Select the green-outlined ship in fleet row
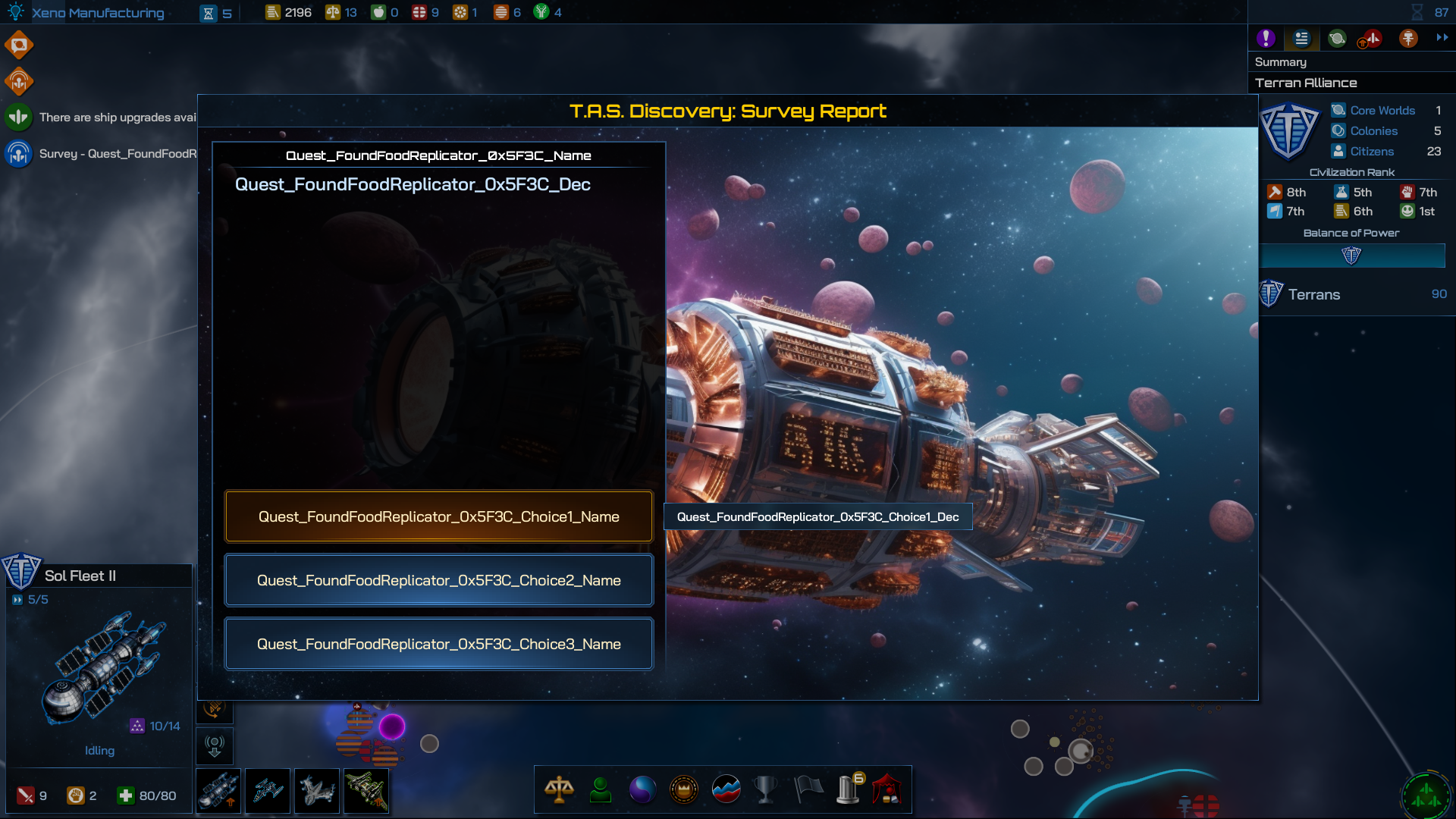 click(x=366, y=791)
